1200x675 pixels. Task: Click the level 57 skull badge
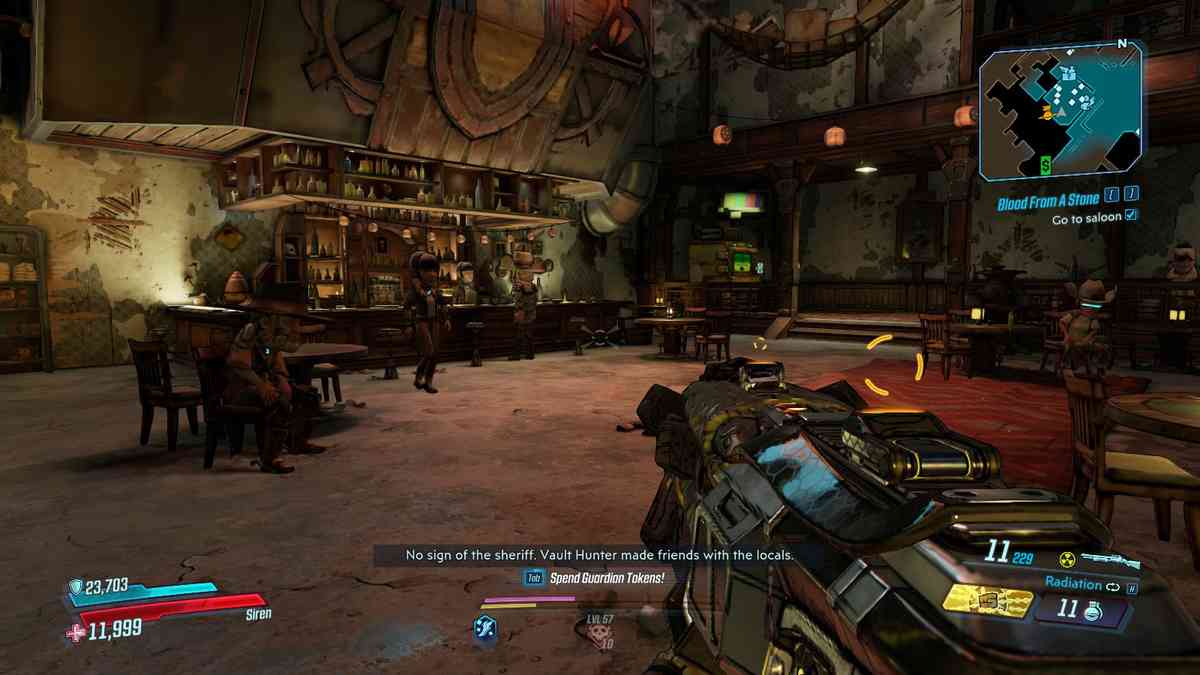click(599, 631)
